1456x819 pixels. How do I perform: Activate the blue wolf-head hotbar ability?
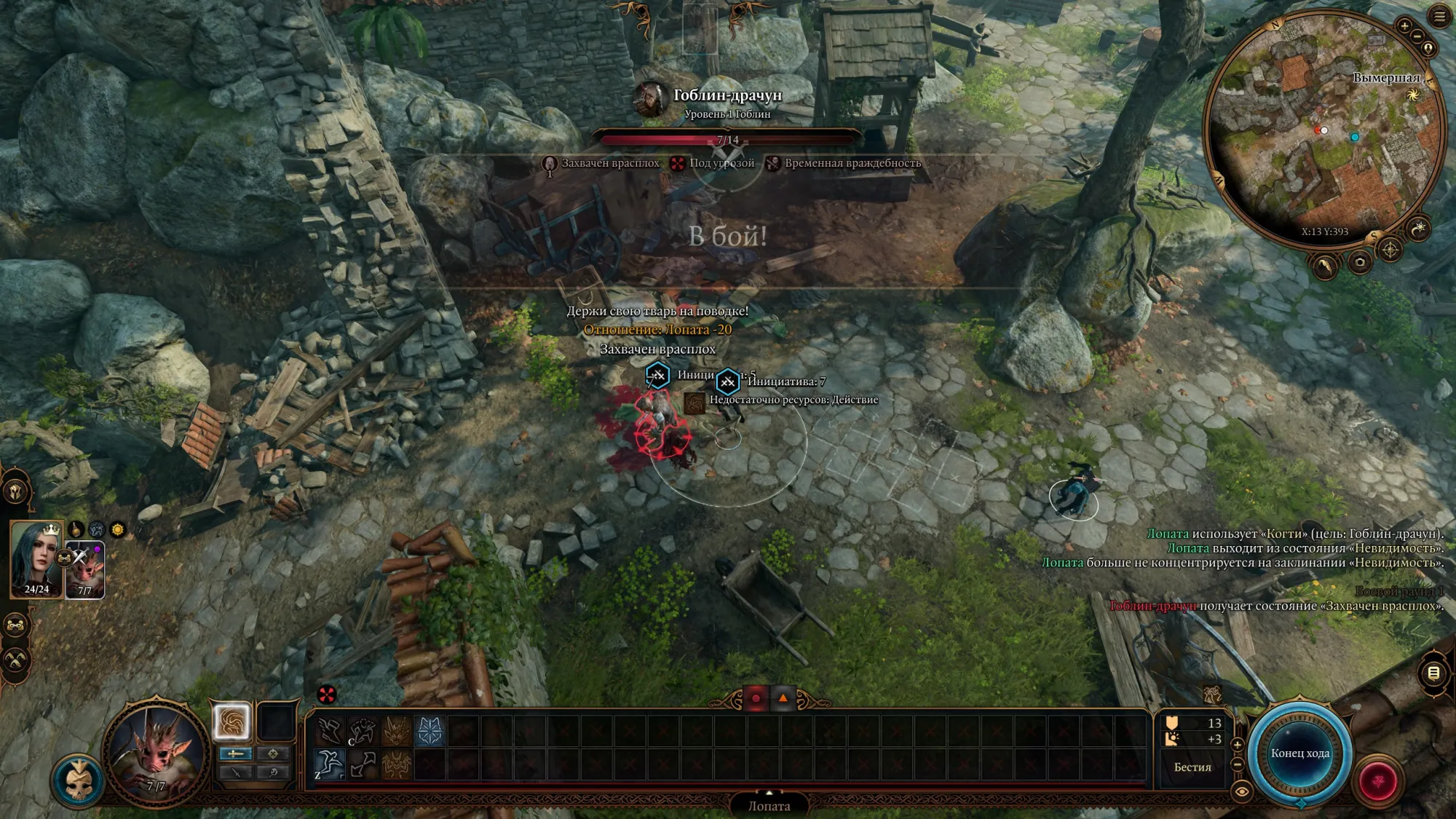tap(430, 732)
